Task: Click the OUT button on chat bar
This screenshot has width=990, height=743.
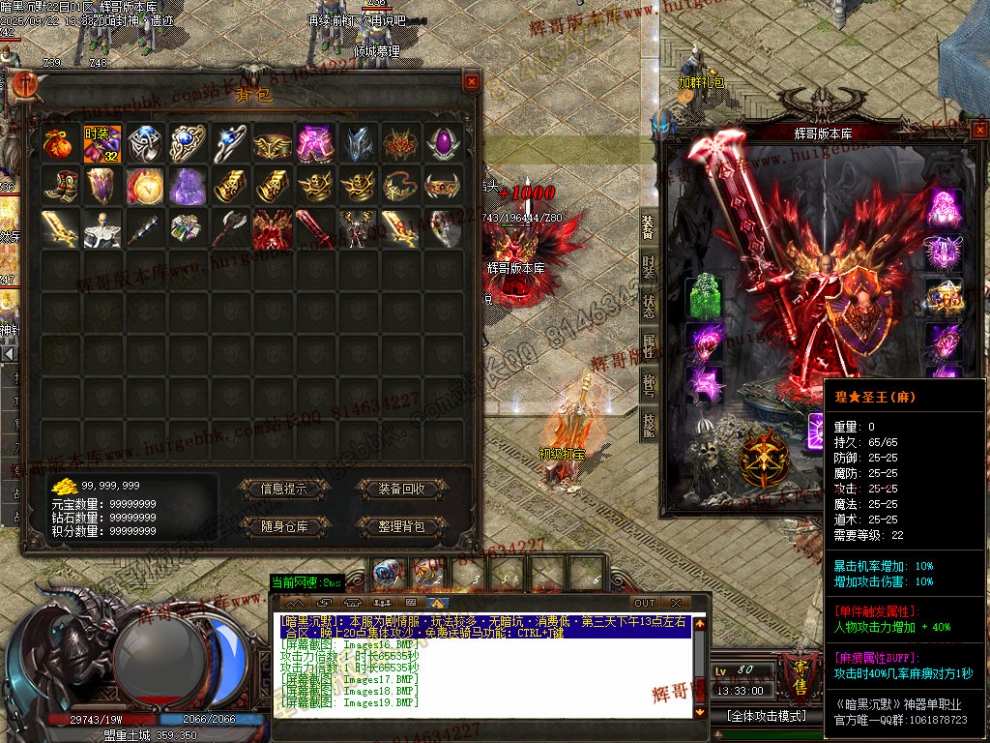Action: pos(645,603)
